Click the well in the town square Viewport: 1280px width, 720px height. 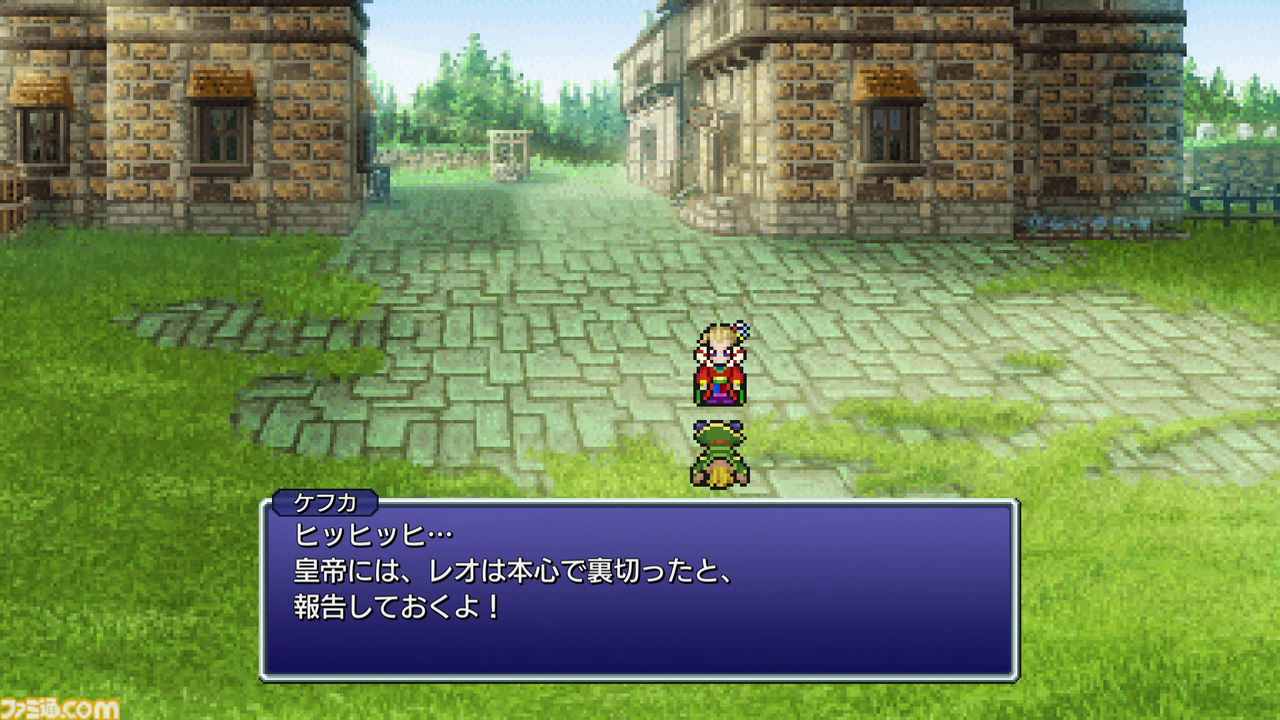[x=510, y=150]
